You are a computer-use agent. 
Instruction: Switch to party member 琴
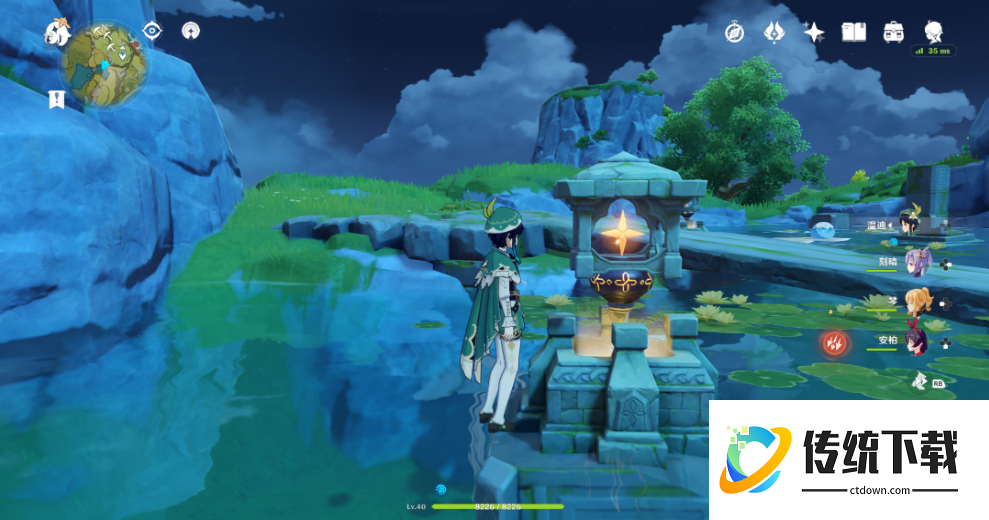point(916,301)
